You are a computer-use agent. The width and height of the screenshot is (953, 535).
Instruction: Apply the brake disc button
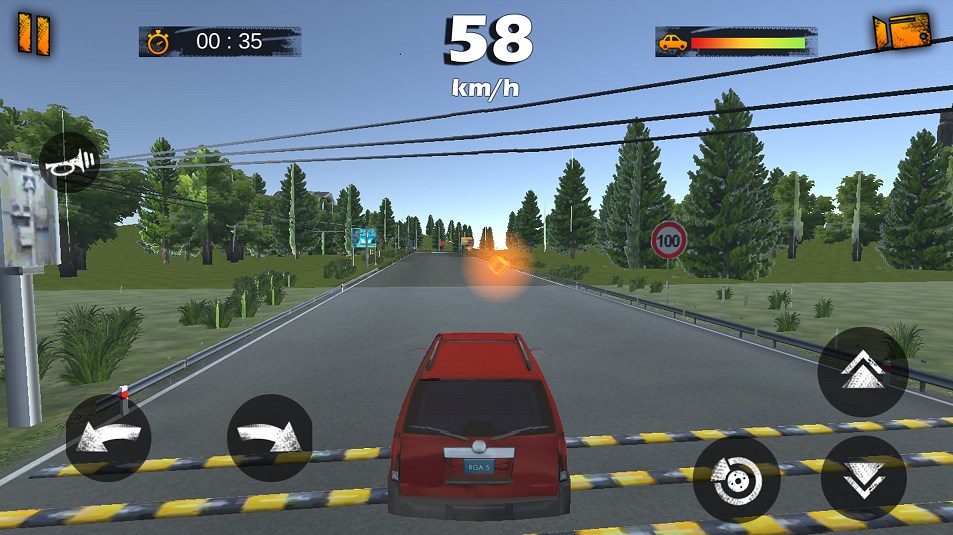tap(737, 480)
